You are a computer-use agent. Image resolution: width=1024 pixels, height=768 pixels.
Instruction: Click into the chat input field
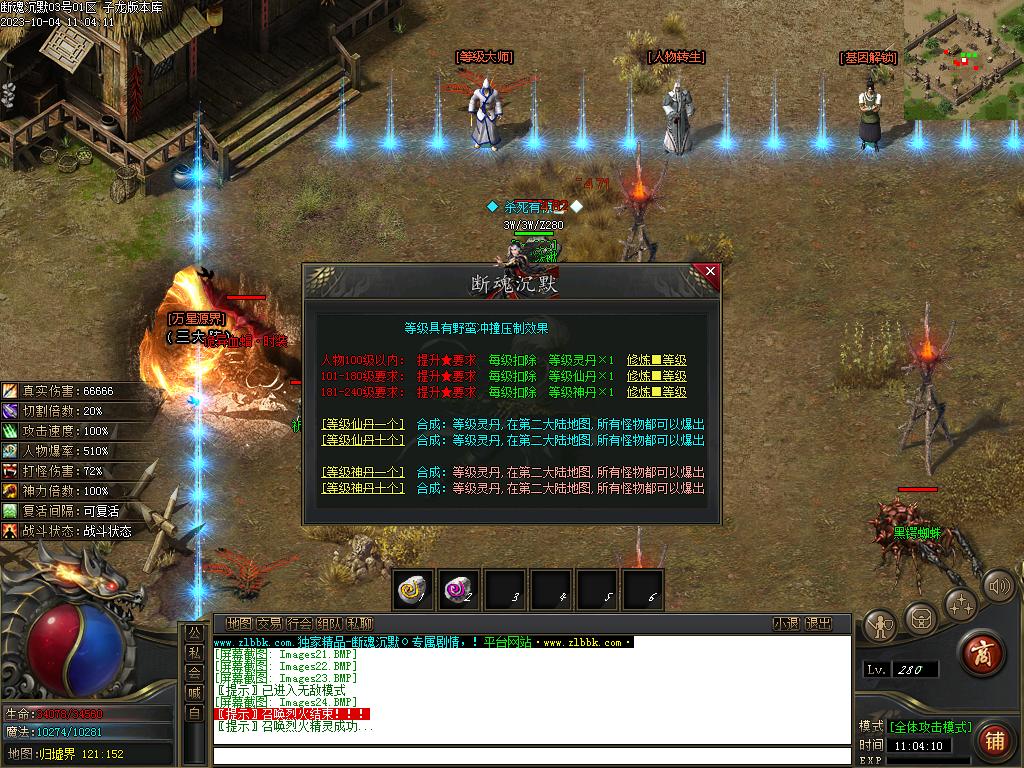pos(530,755)
